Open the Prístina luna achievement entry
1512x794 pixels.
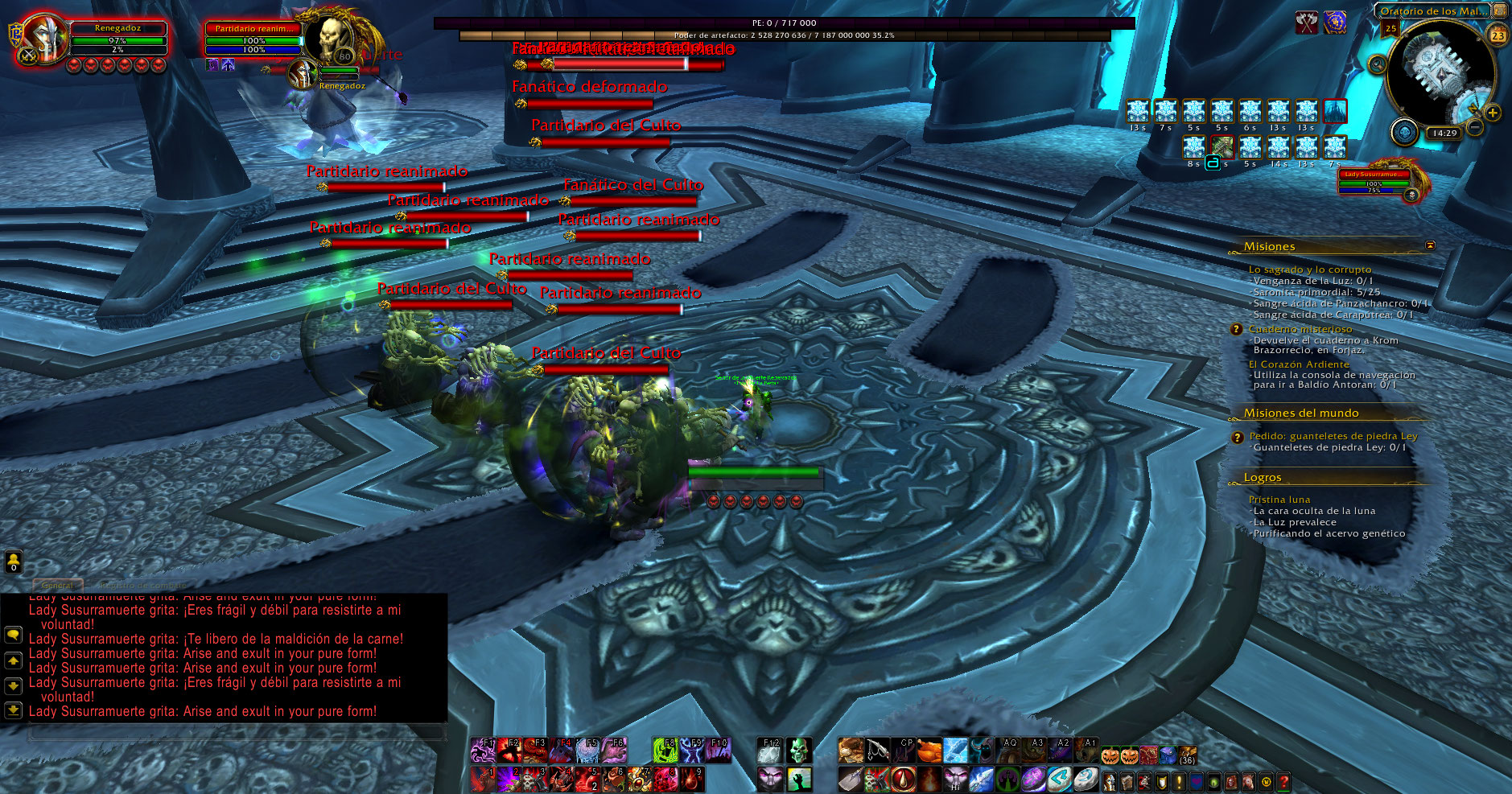point(1279,500)
